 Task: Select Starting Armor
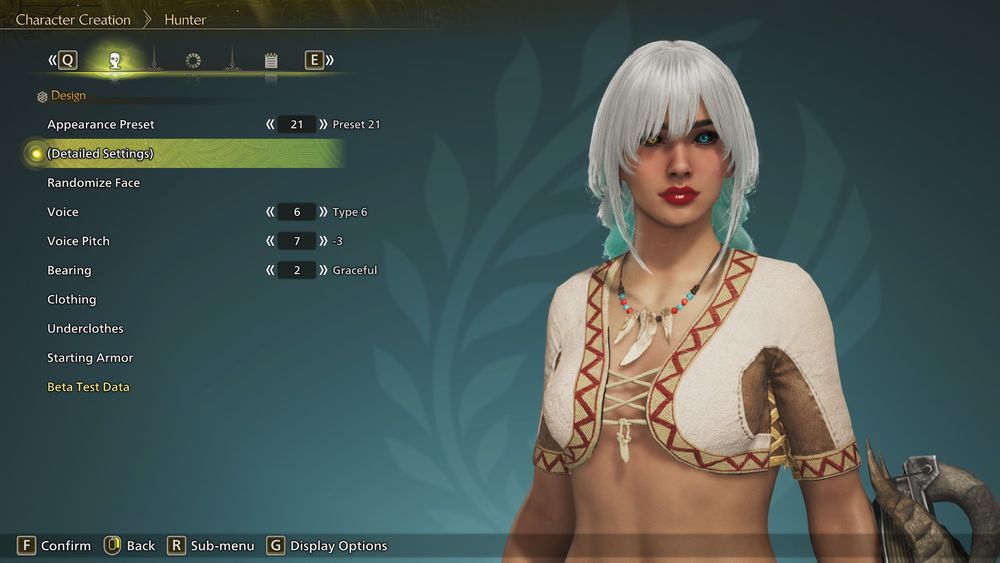click(90, 358)
